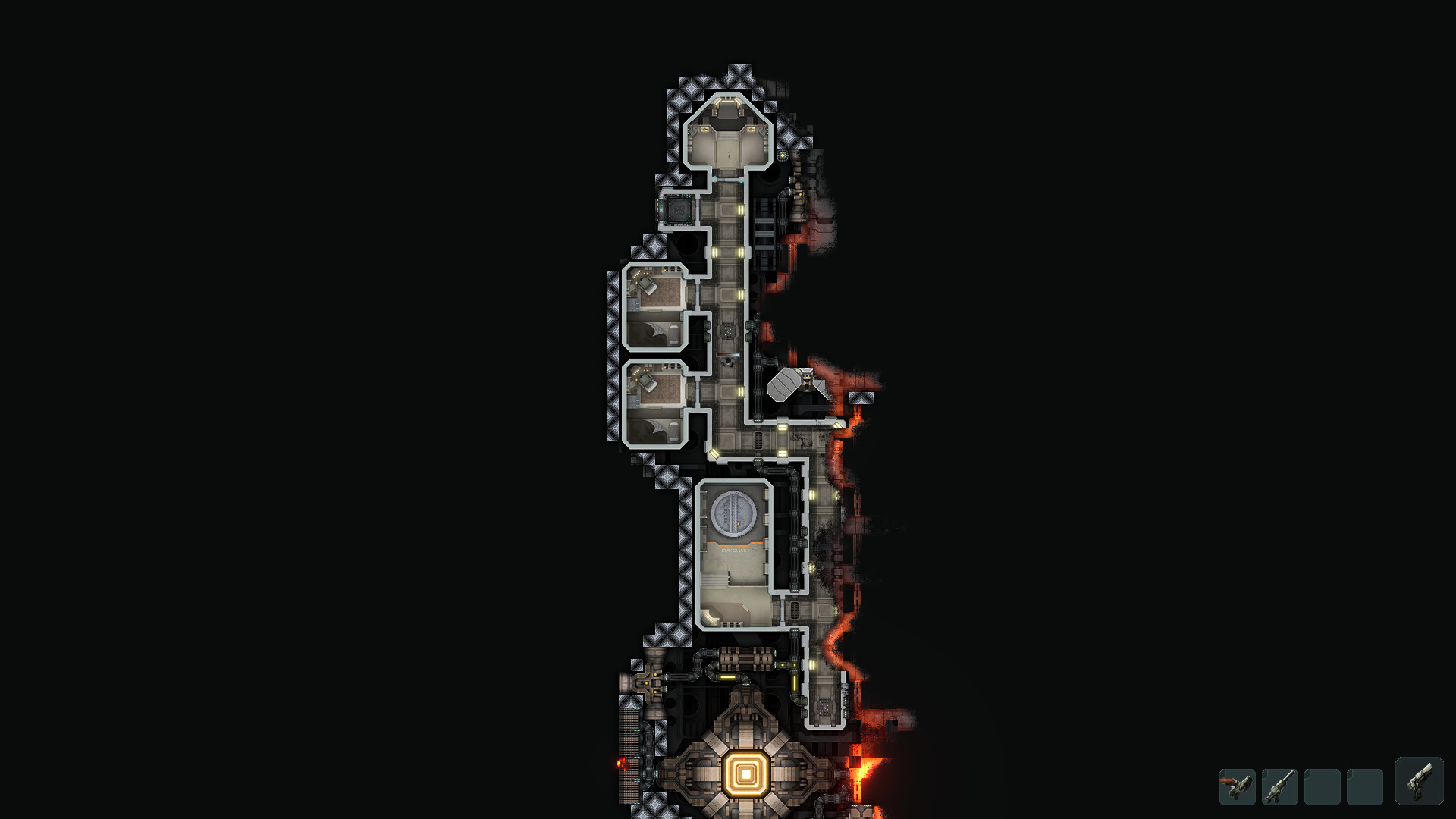Click the bed in the upper bunkroom
The width and height of the screenshot is (1456, 819).
648,334
